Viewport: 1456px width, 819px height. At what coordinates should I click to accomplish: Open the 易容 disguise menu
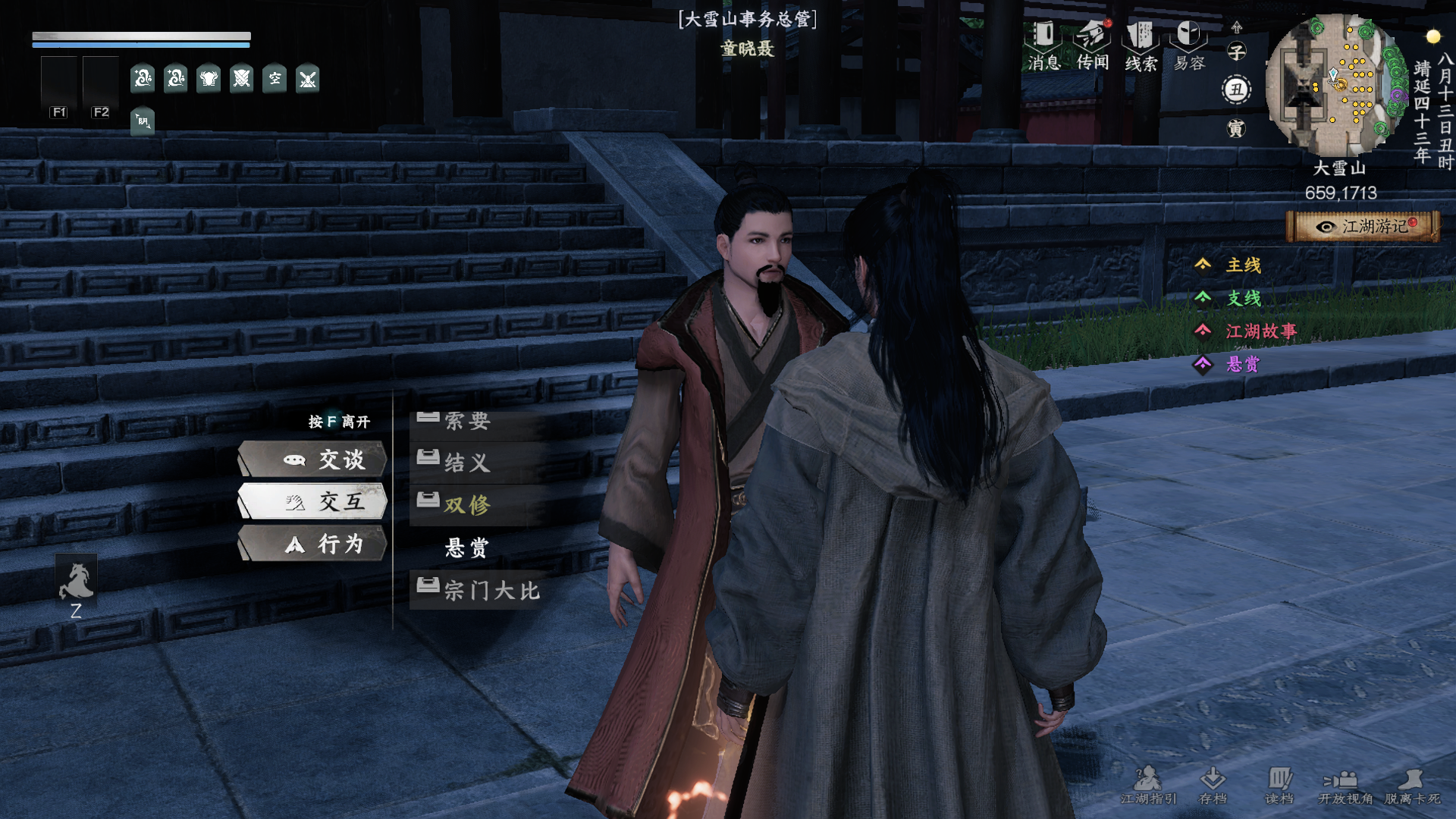click(x=1189, y=45)
